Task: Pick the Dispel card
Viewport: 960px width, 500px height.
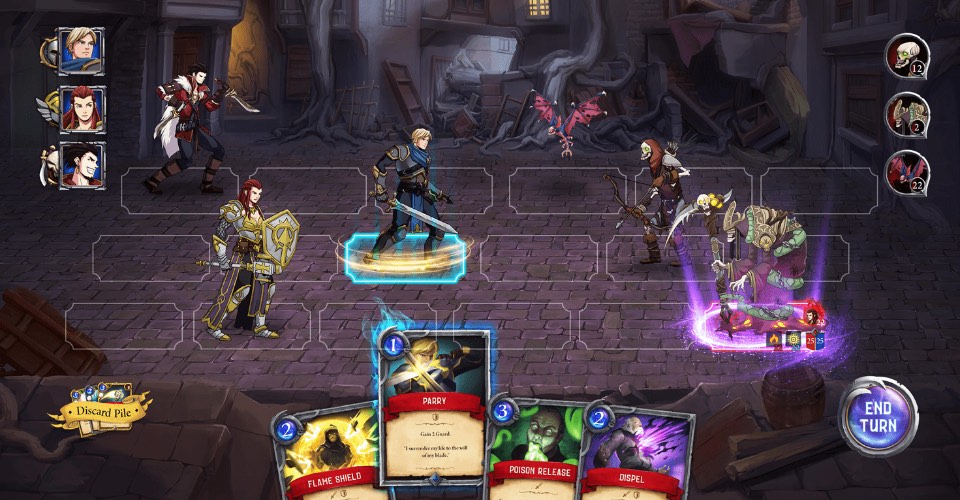Action: click(x=638, y=455)
